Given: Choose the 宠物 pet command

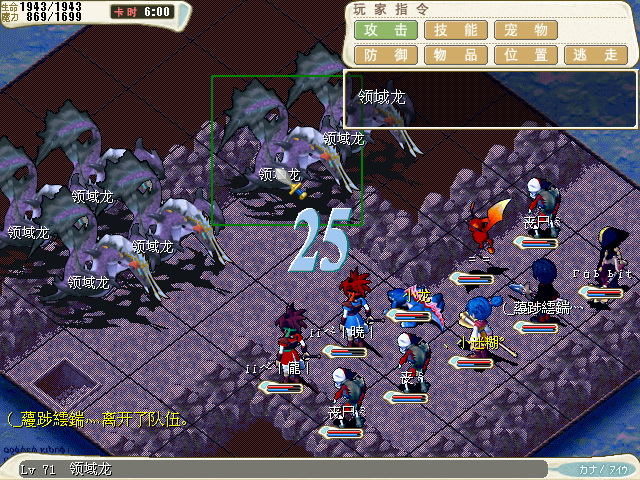Looking at the screenshot, I should [x=526, y=30].
